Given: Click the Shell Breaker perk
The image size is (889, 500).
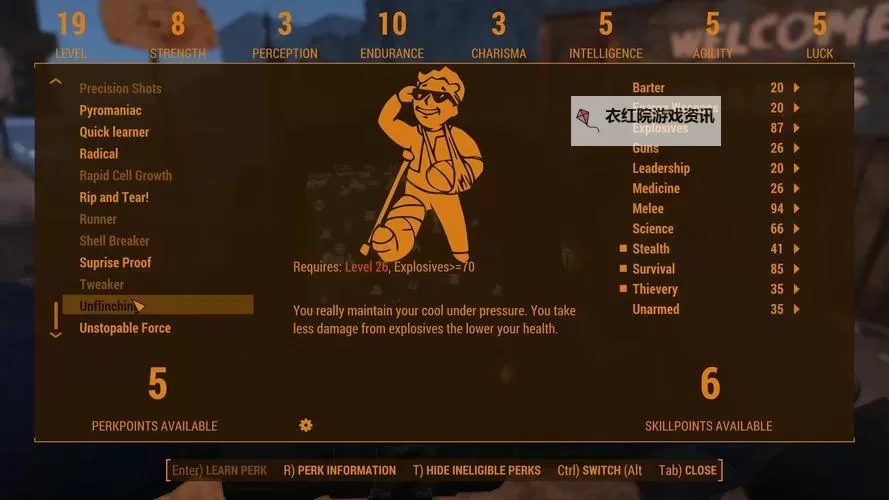Looking at the screenshot, I should click(x=114, y=241).
